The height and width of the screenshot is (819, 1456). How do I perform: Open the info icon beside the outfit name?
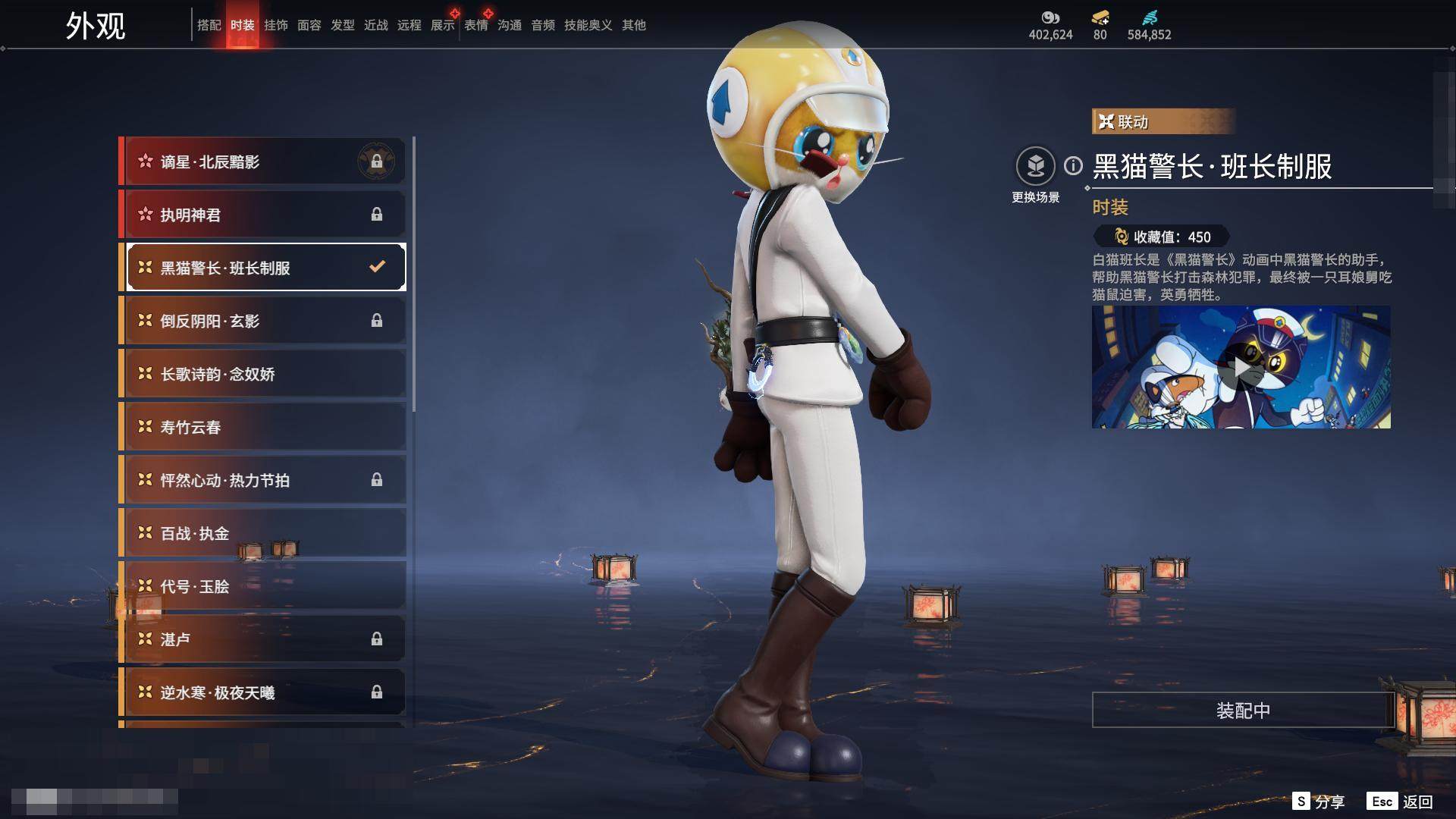pyautogui.click(x=1073, y=165)
